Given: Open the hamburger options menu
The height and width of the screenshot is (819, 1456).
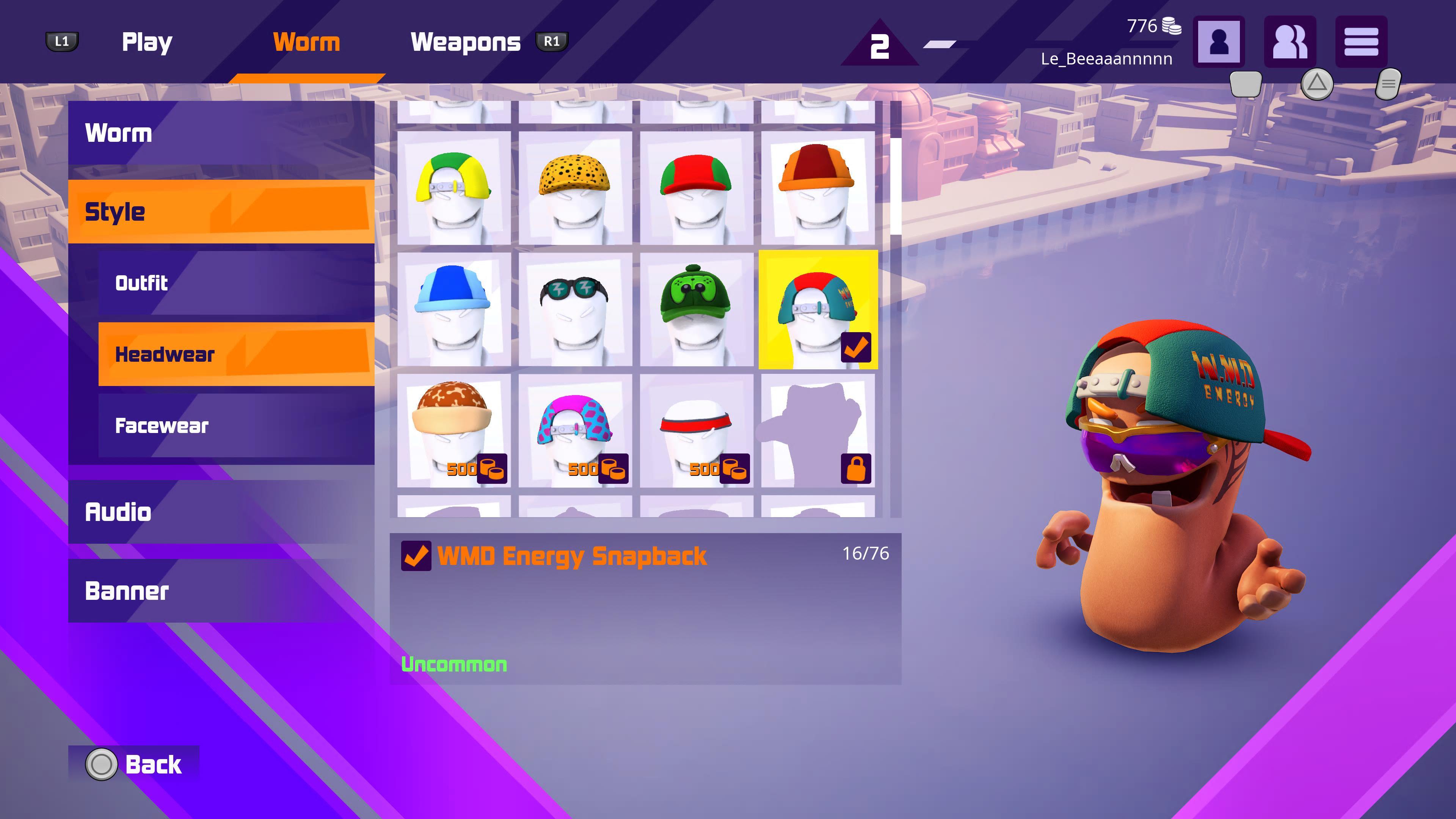Looking at the screenshot, I should point(1361,42).
